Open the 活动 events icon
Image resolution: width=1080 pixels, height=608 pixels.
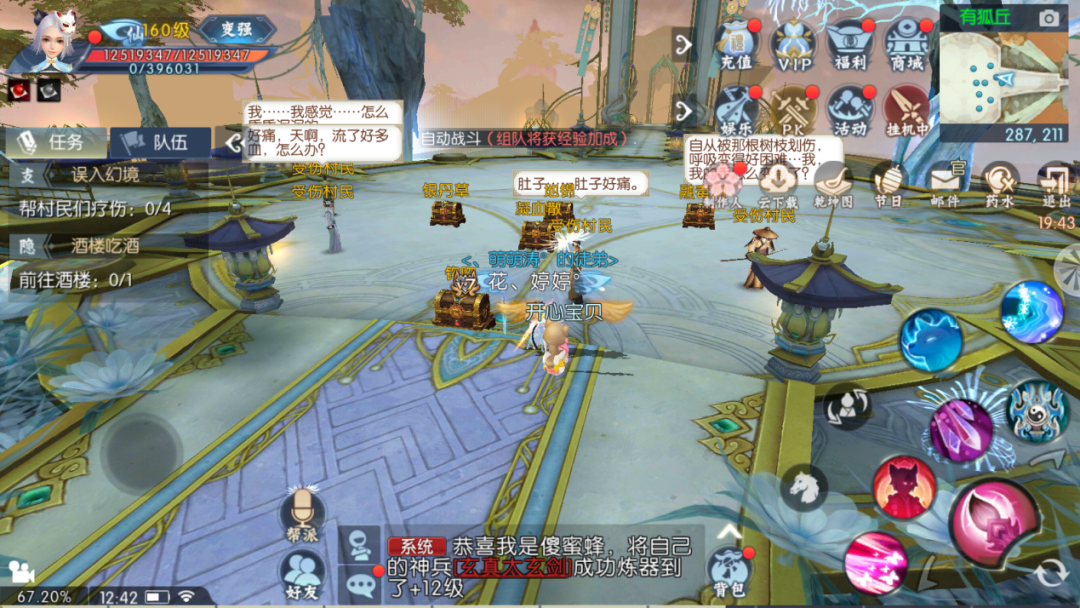click(x=850, y=109)
